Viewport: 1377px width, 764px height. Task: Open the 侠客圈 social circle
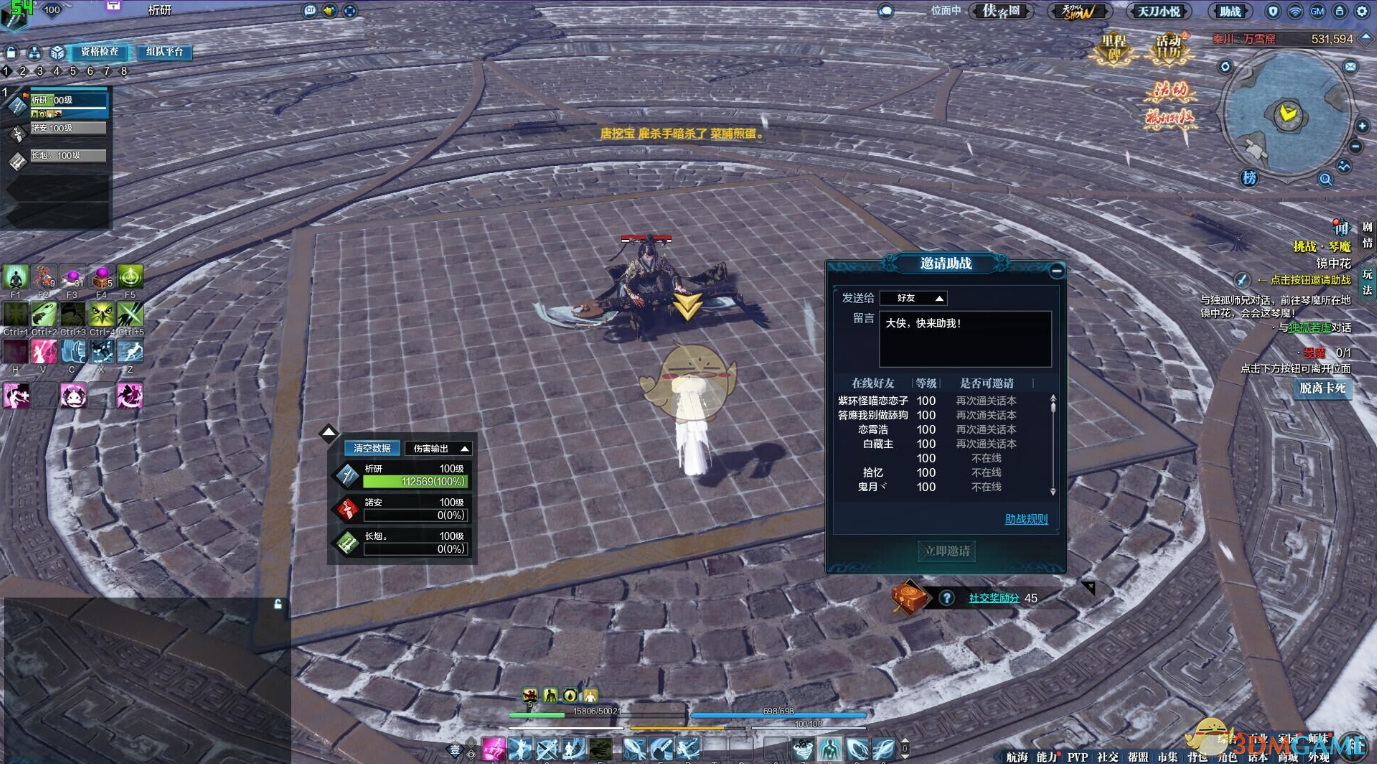(x=1000, y=11)
